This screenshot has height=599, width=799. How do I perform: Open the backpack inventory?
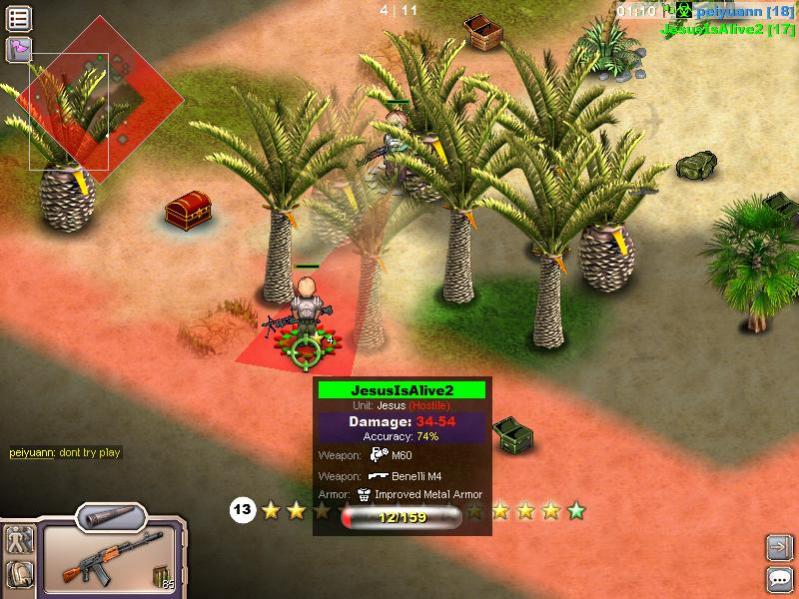[x=19, y=574]
